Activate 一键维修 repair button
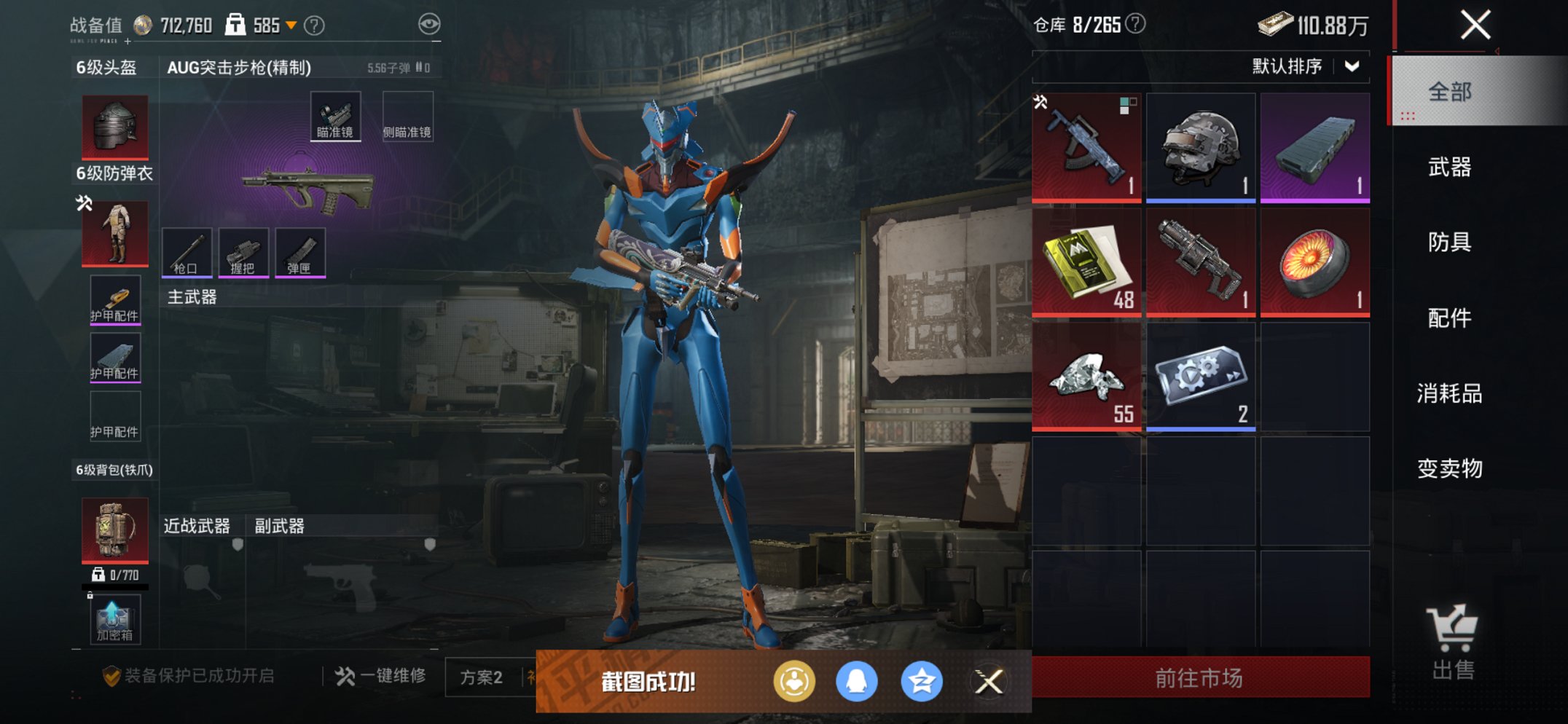The image size is (1568, 724). (x=381, y=677)
